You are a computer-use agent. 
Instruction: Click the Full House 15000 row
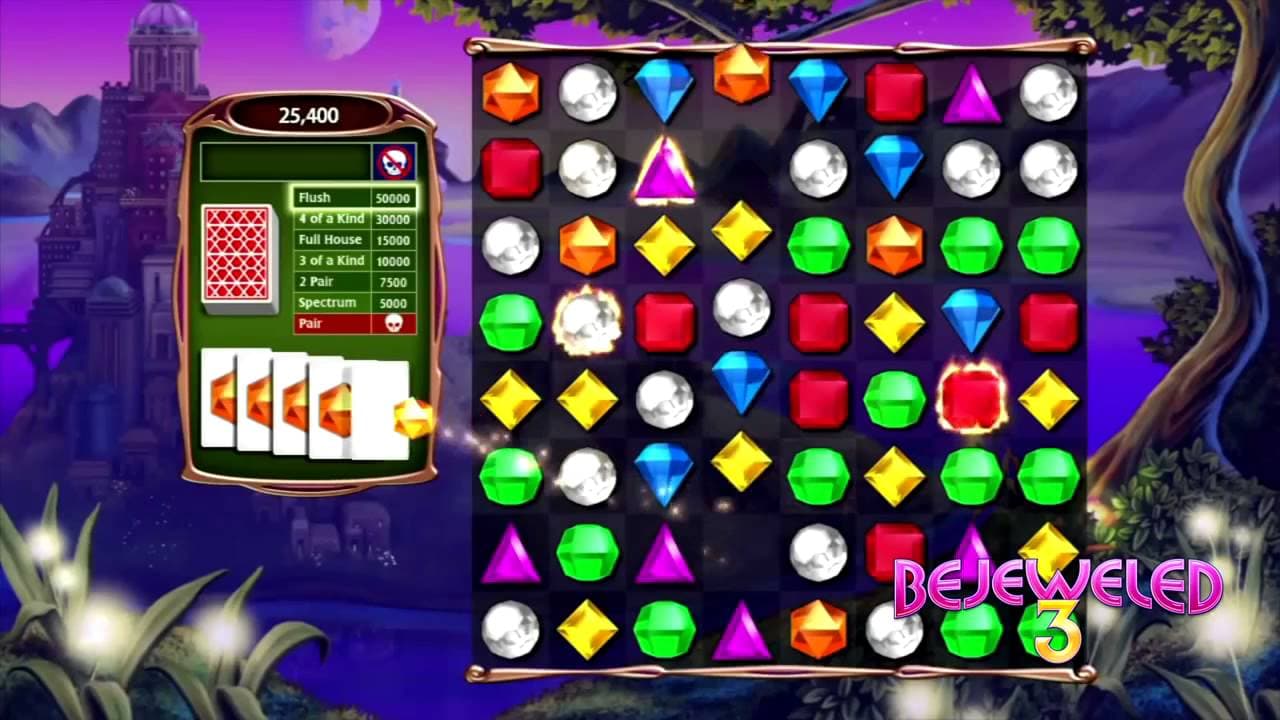point(355,240)
